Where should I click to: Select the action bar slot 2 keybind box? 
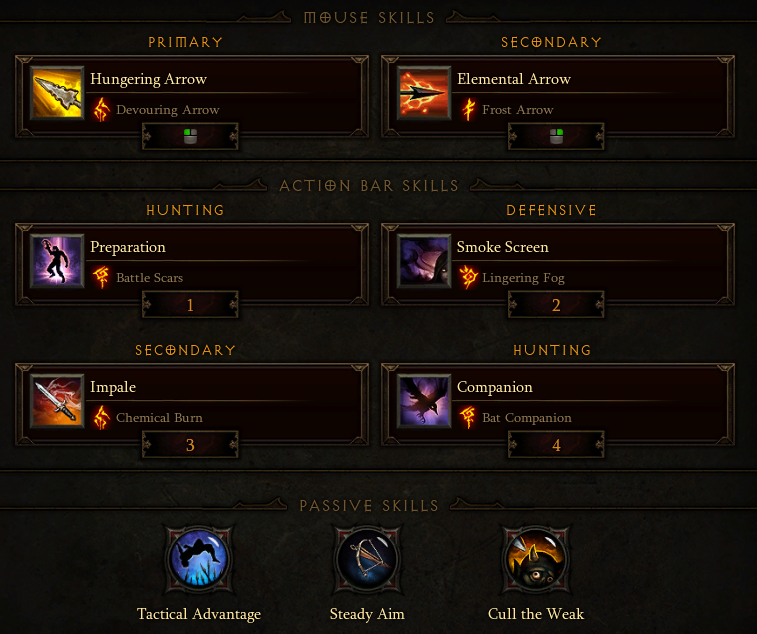557,305
